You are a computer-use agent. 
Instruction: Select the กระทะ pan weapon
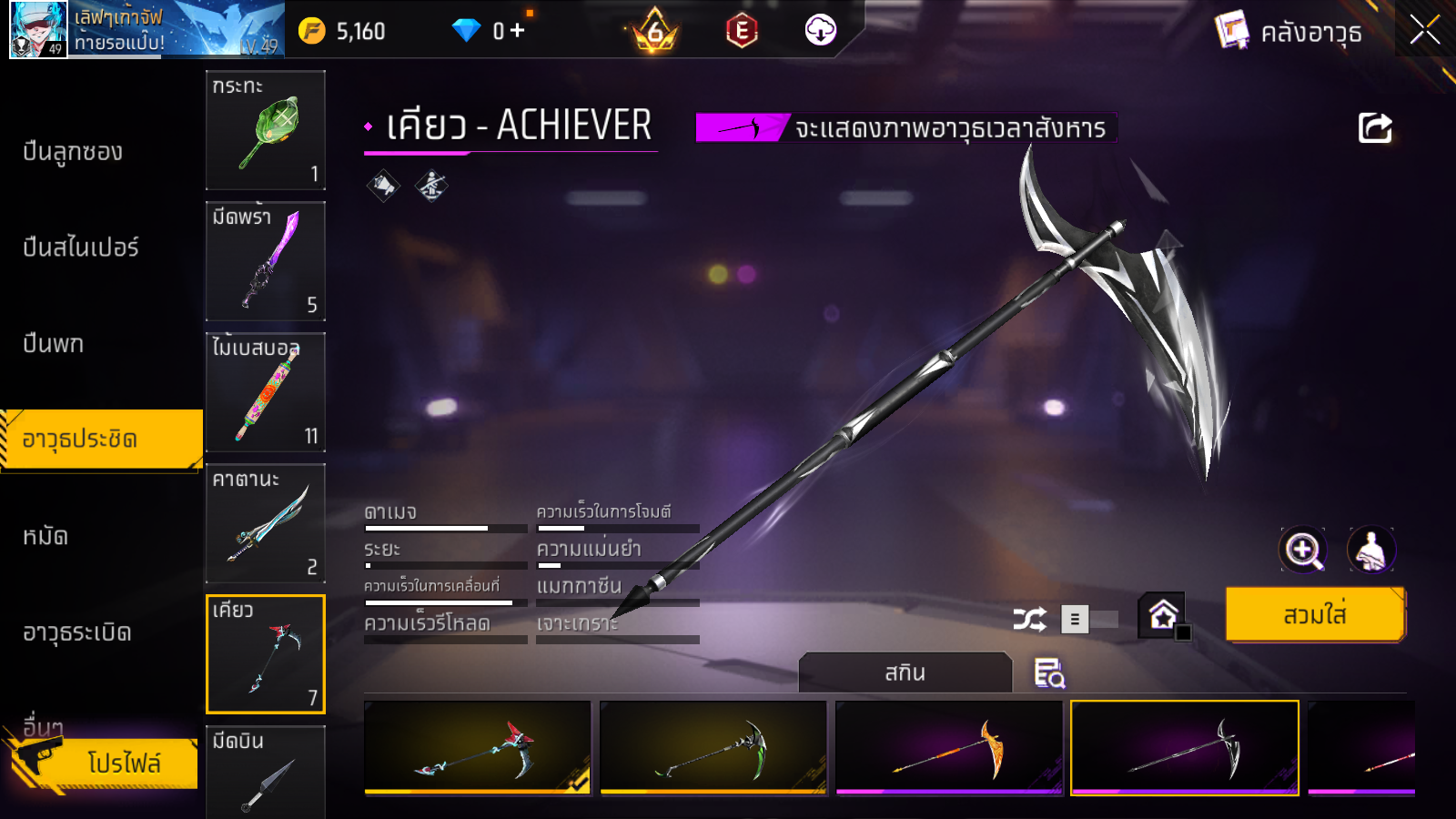pos(266,130)
